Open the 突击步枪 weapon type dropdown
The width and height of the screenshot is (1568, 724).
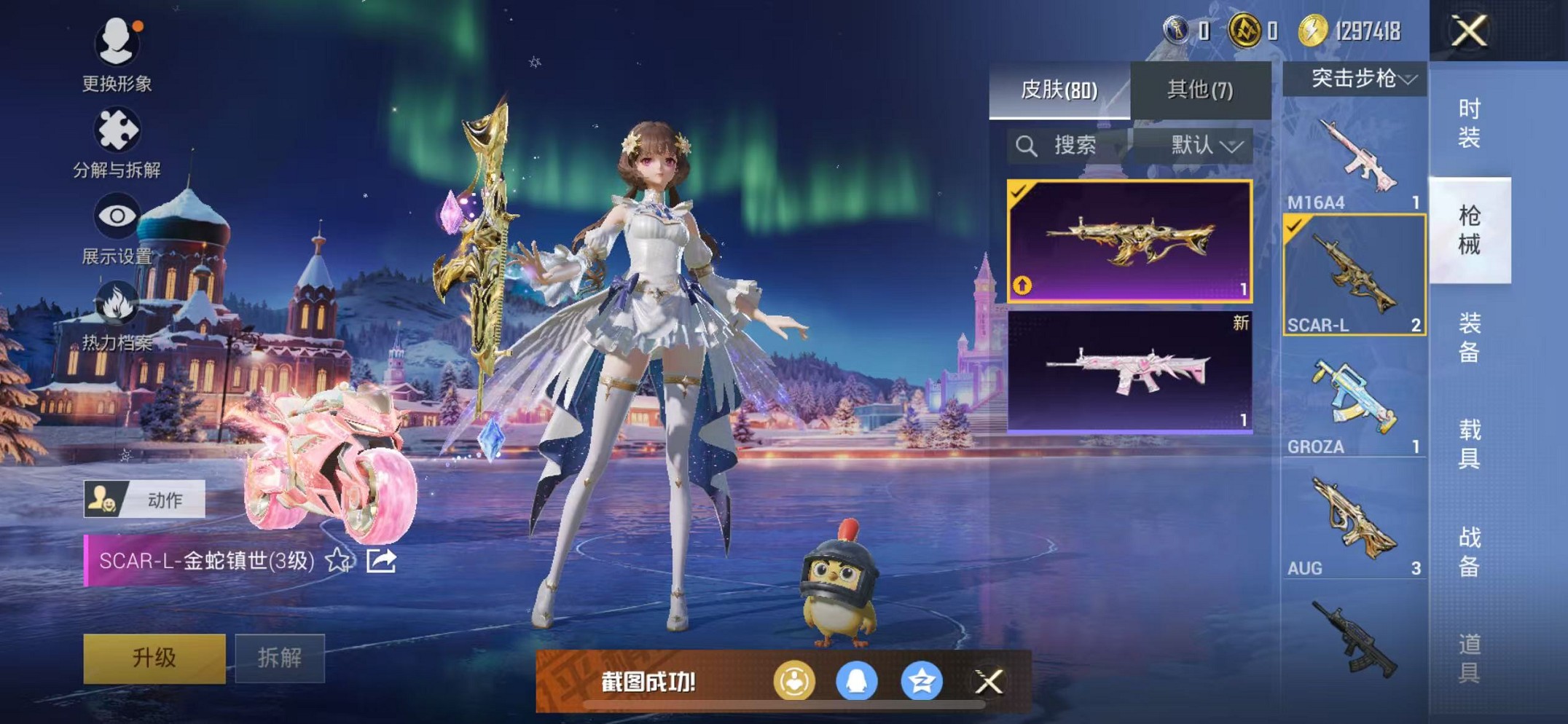click(1354, 79)
